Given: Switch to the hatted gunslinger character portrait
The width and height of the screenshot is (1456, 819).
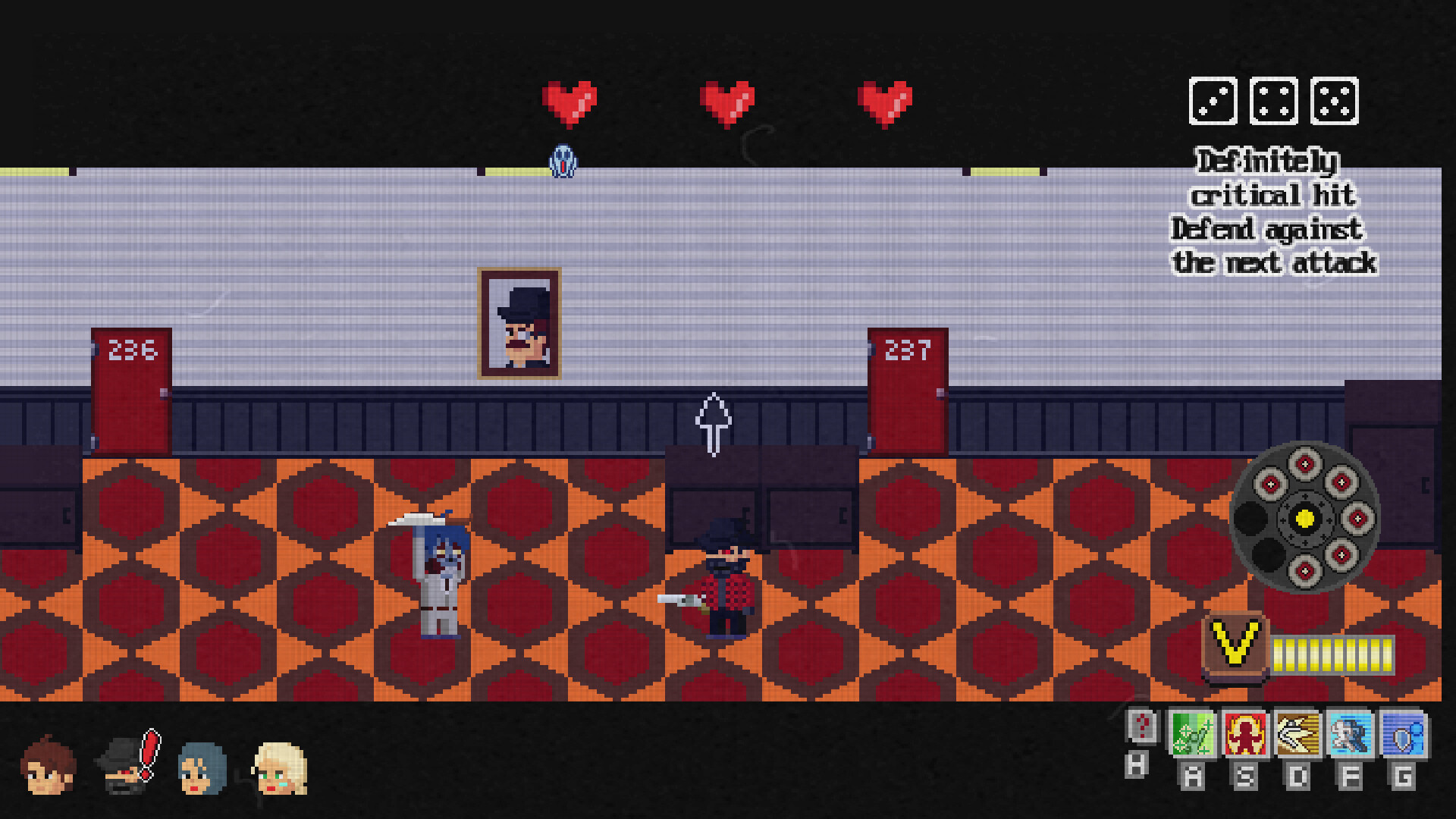Looking at the screenshot, I should pyautogui.click(x=121, y=768).
